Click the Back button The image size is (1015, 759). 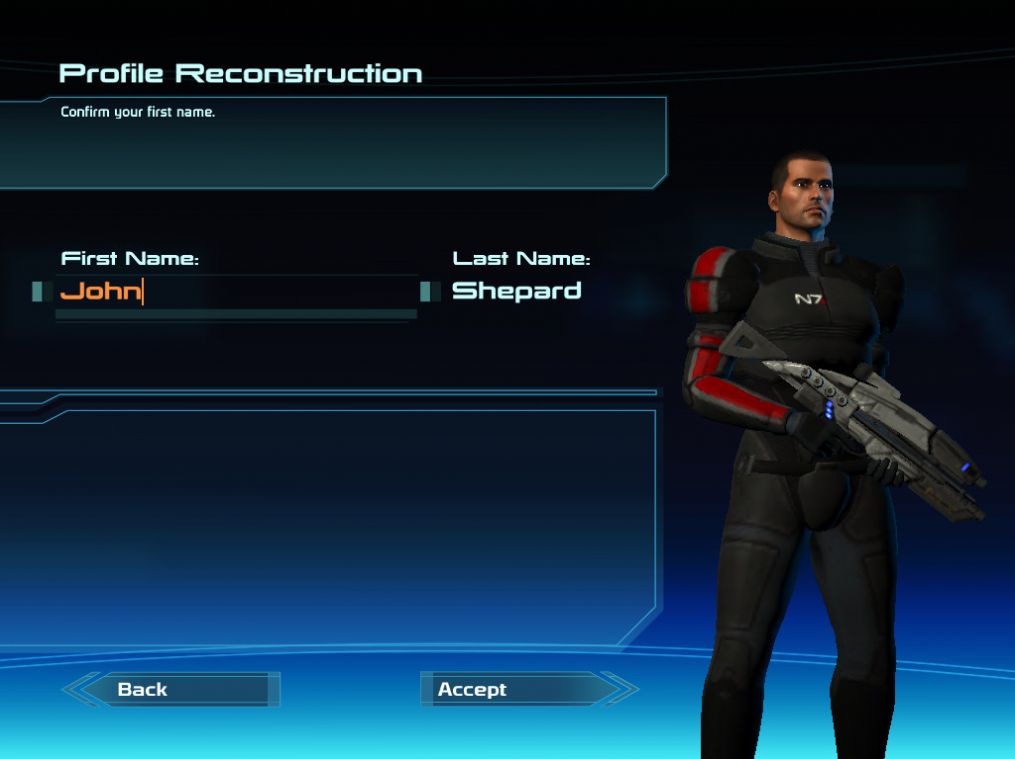(x=172, y=689)
